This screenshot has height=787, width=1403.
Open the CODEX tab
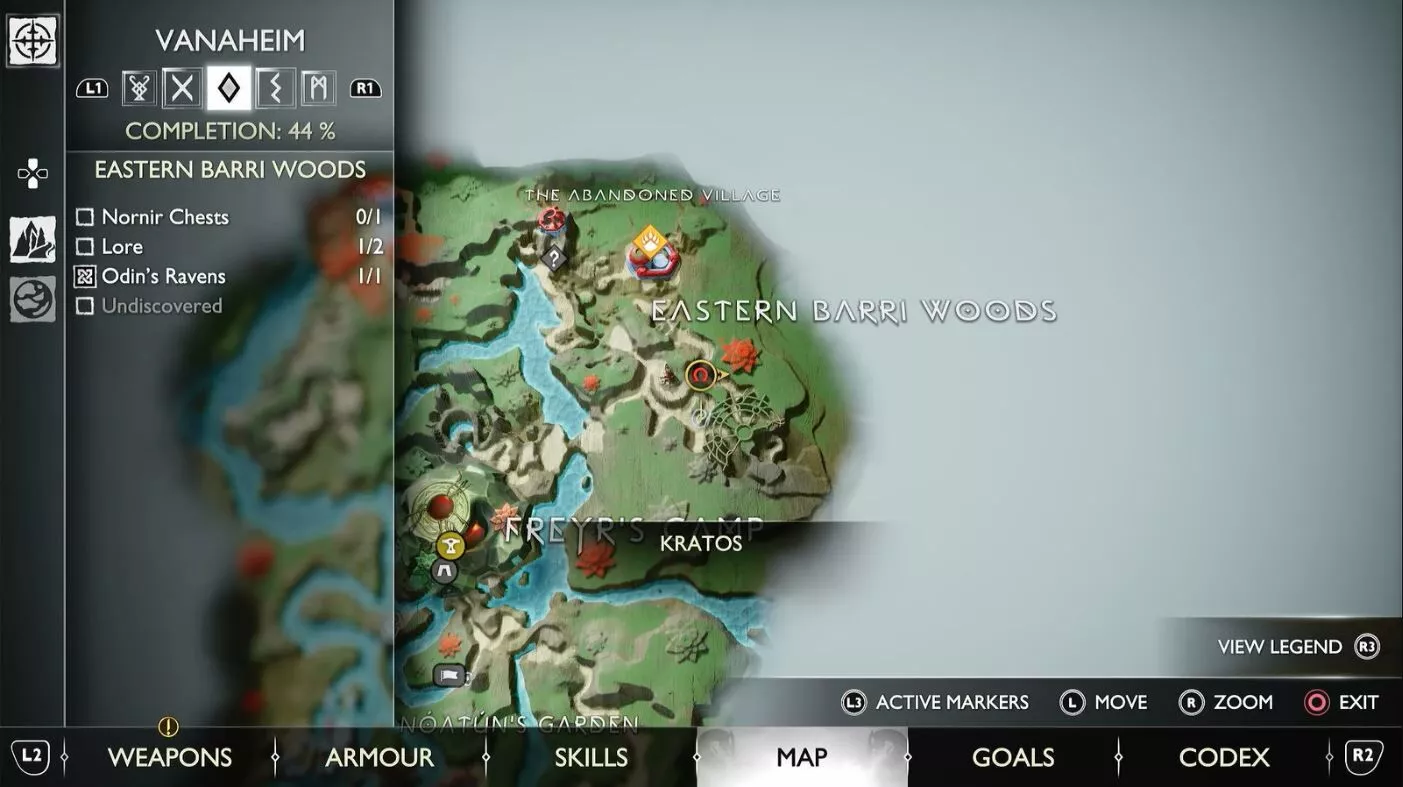click(1224, 755)
